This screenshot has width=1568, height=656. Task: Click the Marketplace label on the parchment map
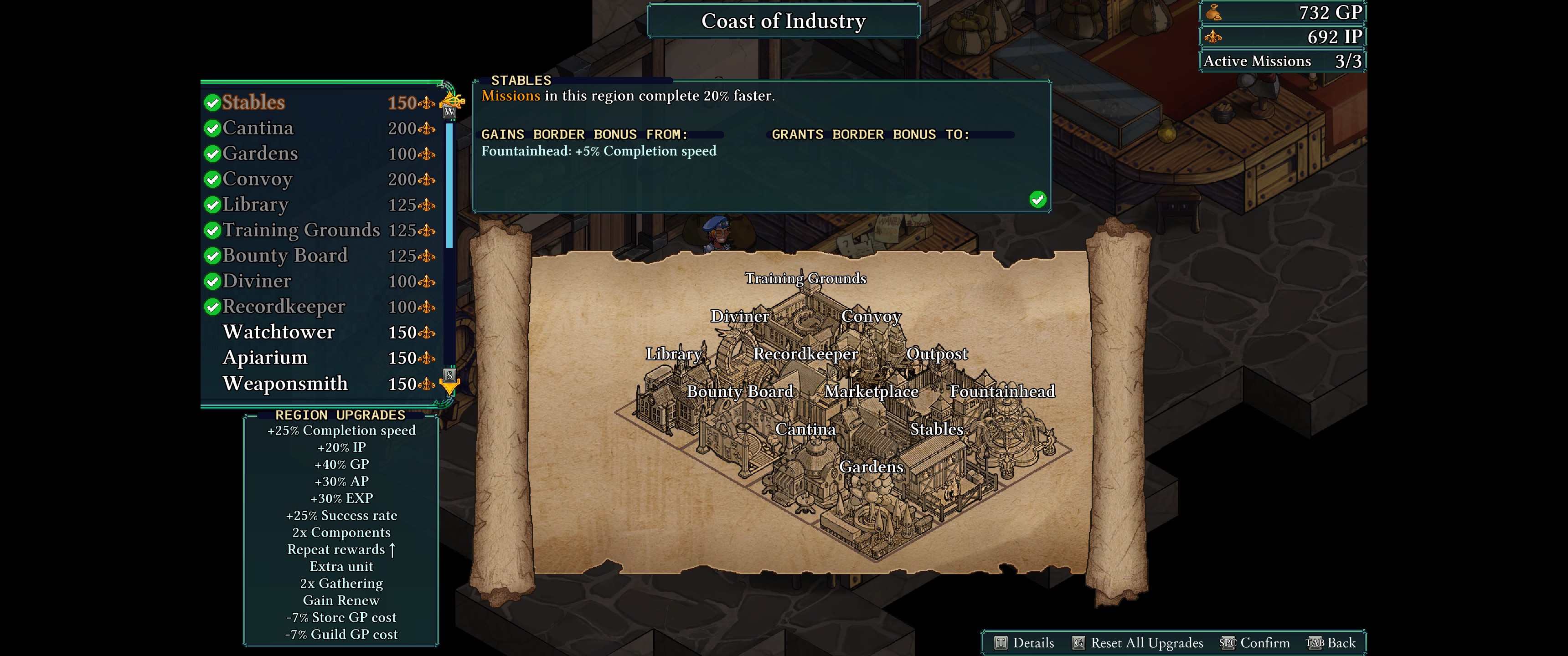click(871, 391)
